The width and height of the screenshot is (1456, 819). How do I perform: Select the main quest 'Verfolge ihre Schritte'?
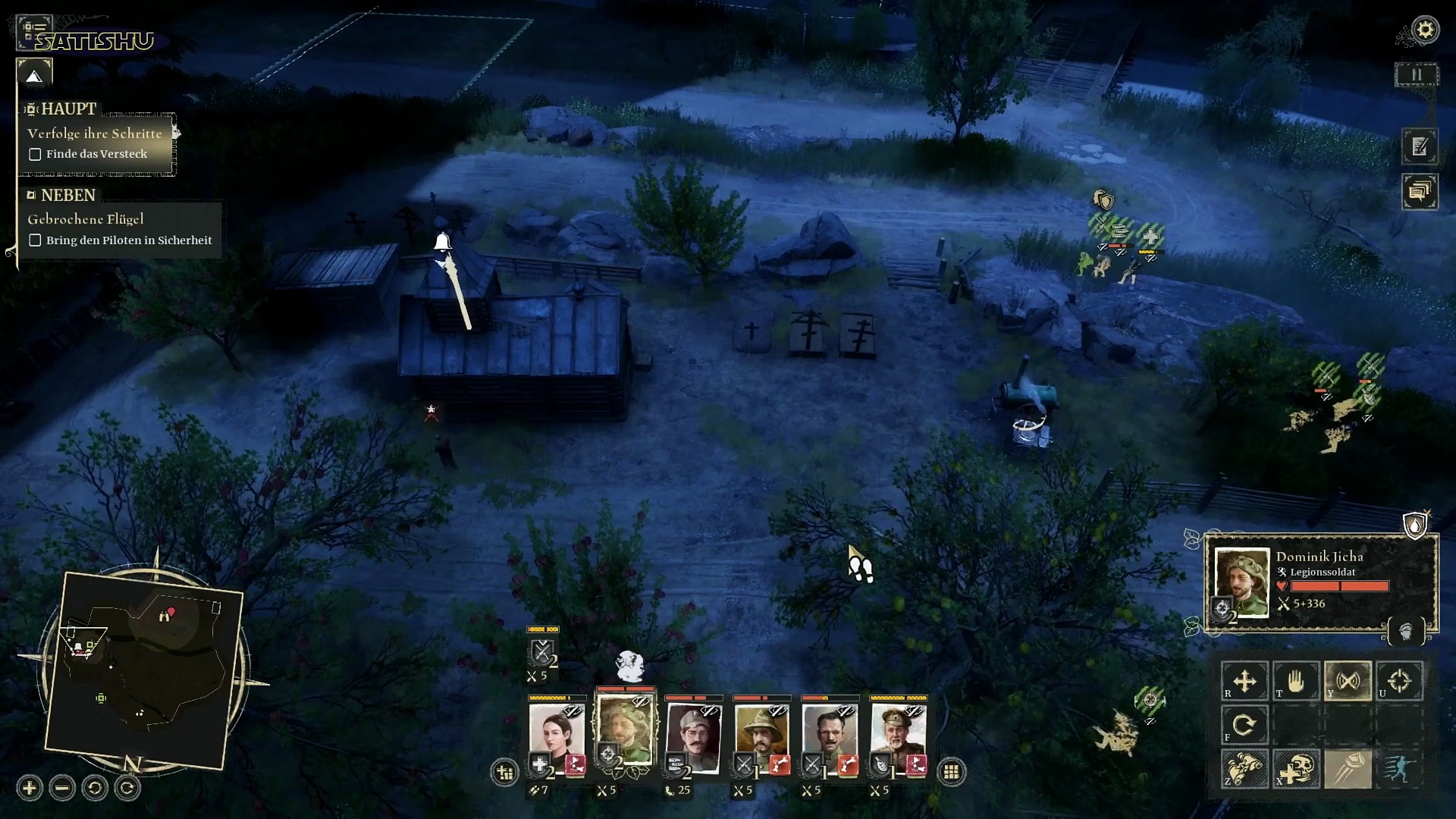pos(95,133)
